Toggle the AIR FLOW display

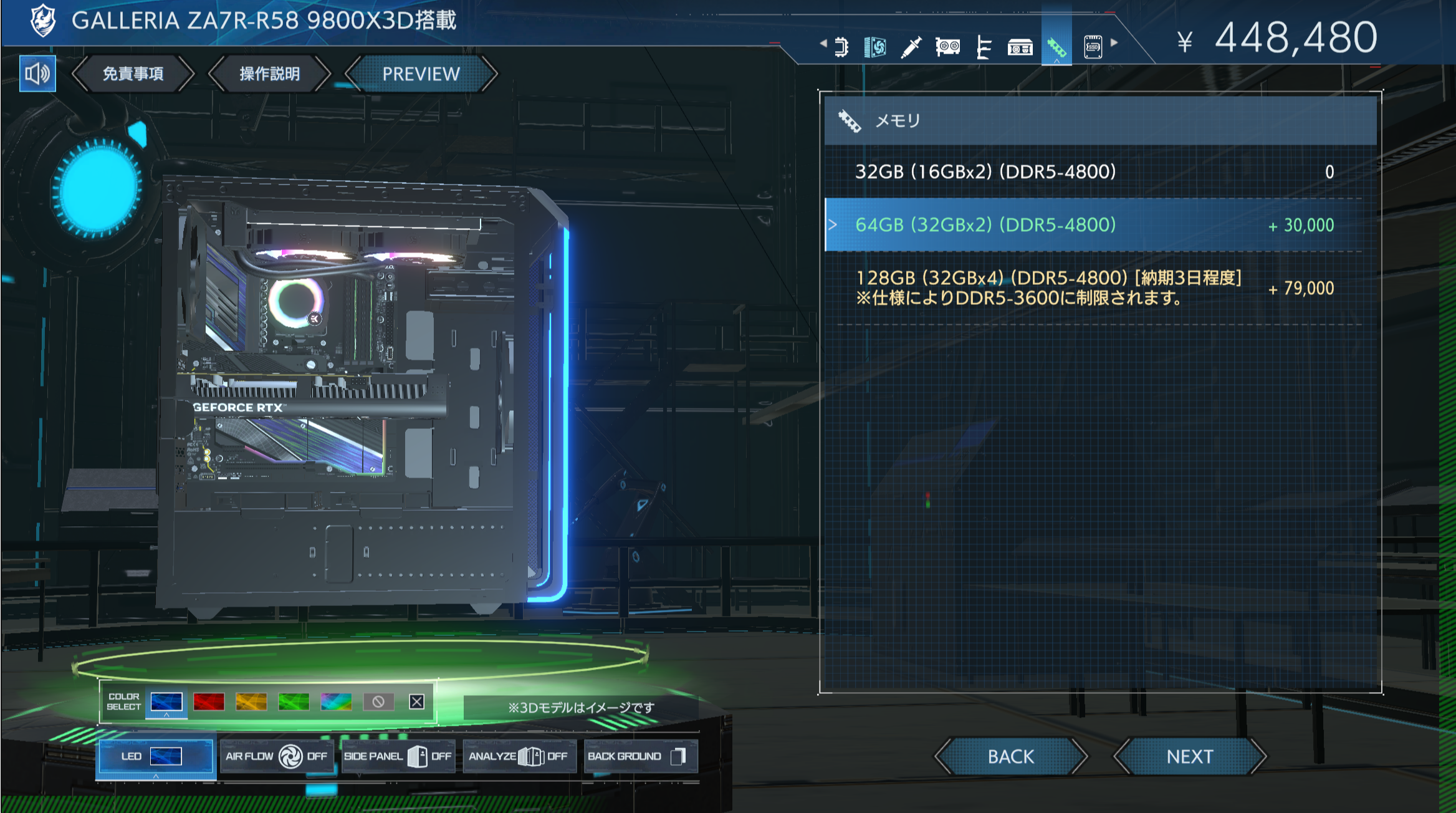pyautogui.click(x=276, y=756)
